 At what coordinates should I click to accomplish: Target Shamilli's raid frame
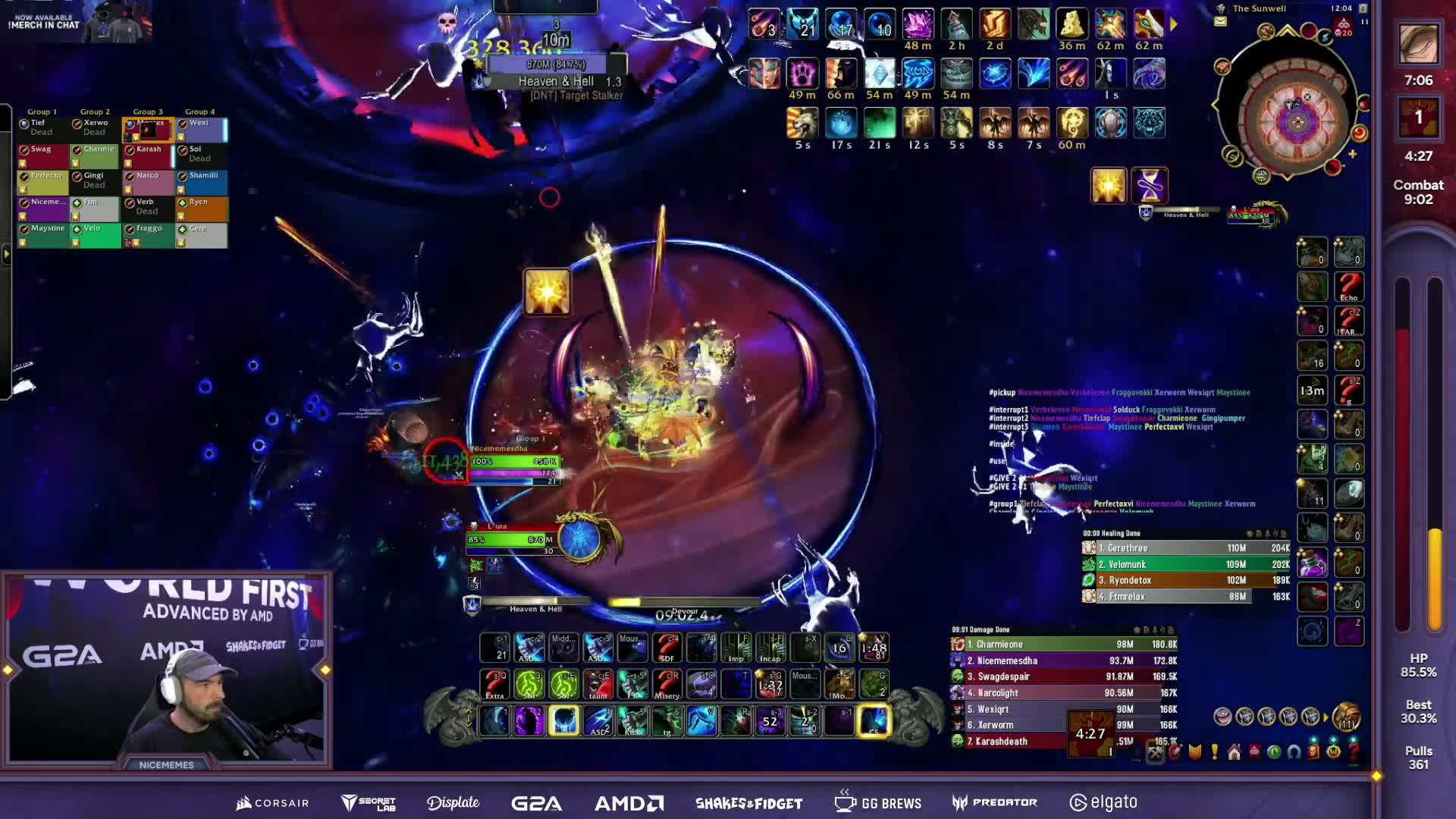202,182
